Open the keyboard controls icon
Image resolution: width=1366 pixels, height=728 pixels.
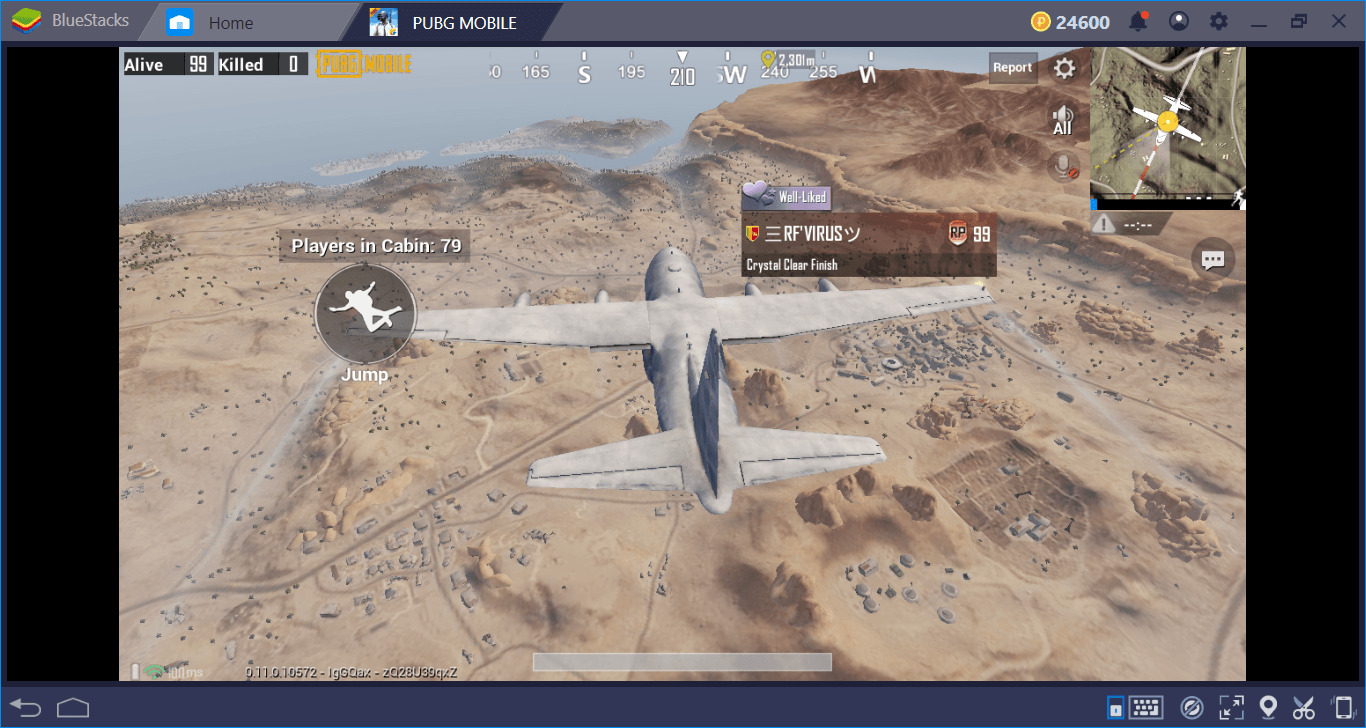coord(1145,708)
